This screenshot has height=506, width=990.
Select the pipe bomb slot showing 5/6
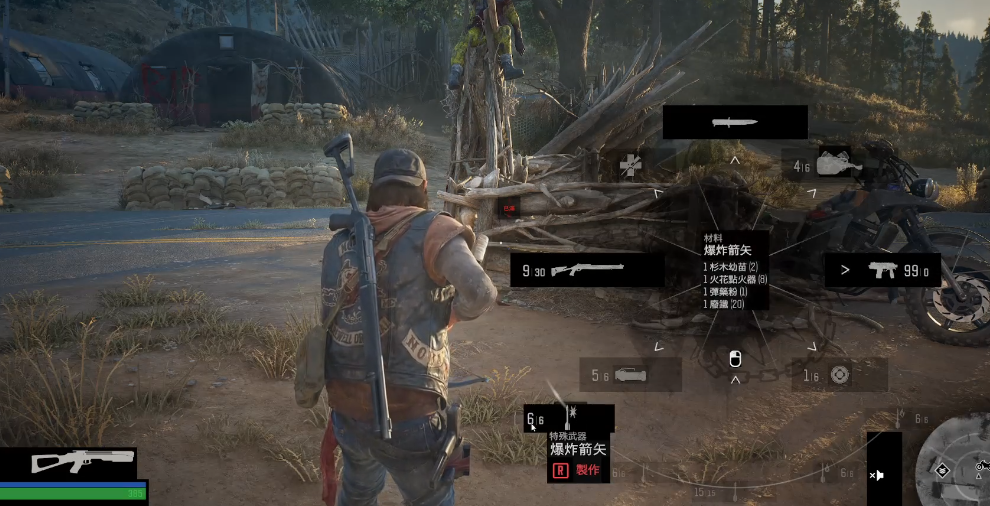point(630,375)
